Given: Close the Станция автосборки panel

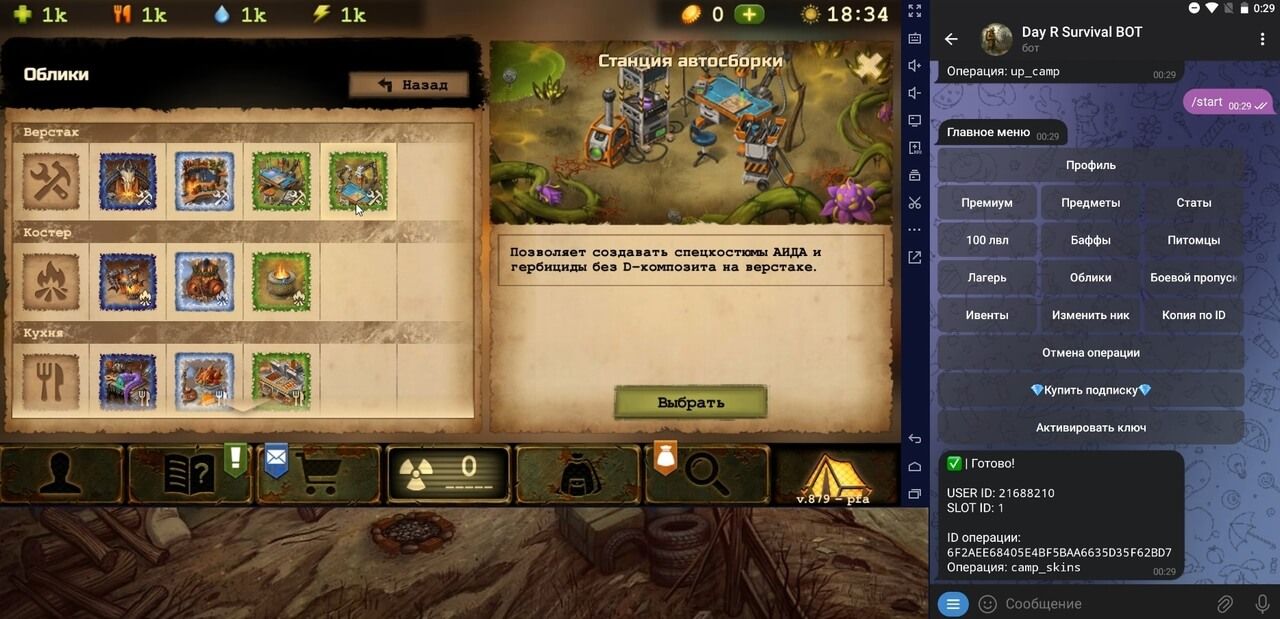Looking at the screenshot, I should (870, 67).
